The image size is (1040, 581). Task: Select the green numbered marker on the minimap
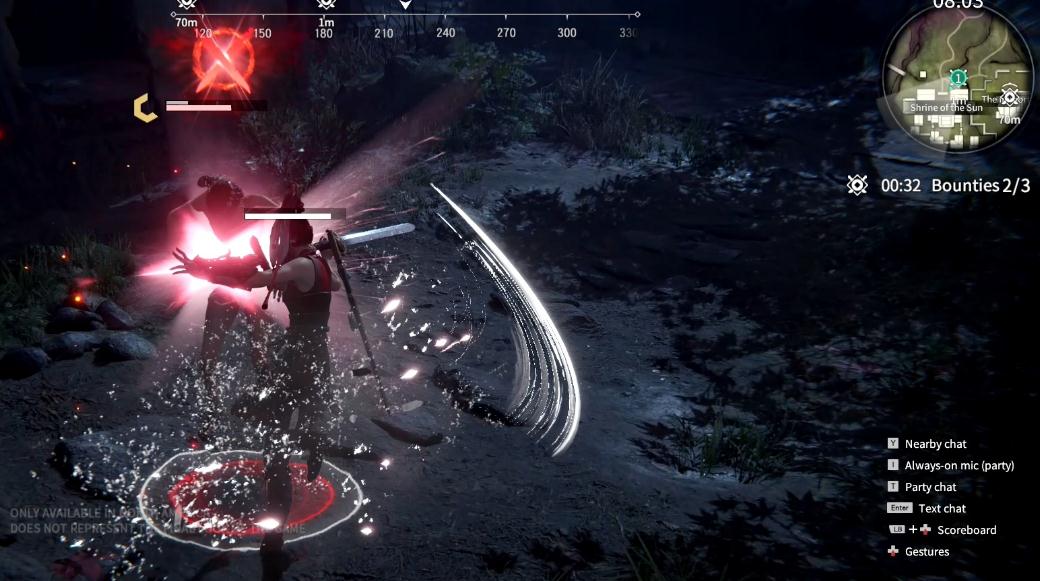(x=958, y=77)
